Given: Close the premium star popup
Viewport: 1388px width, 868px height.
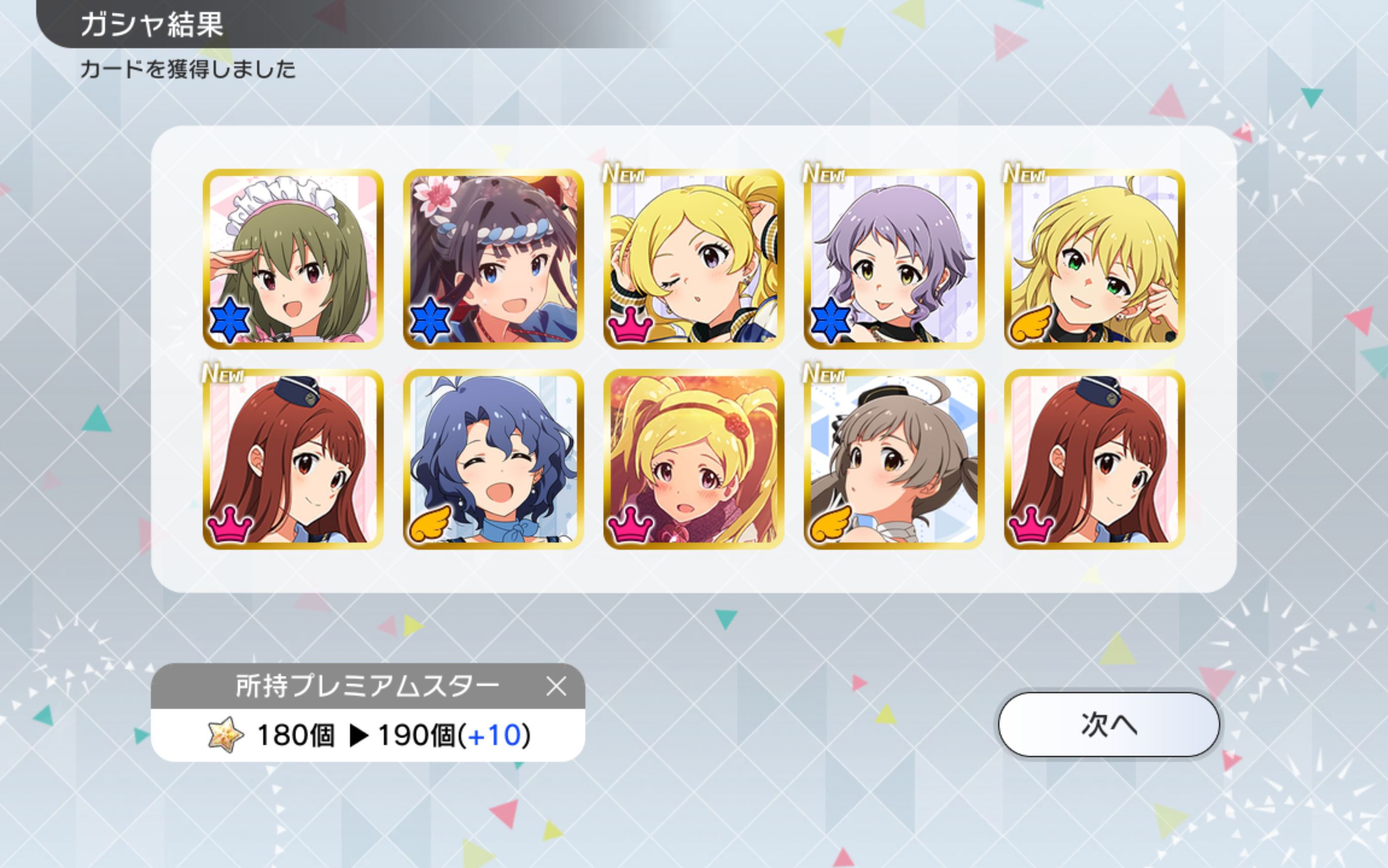Looking at the screenshot, I should click(x=556, y=686).
